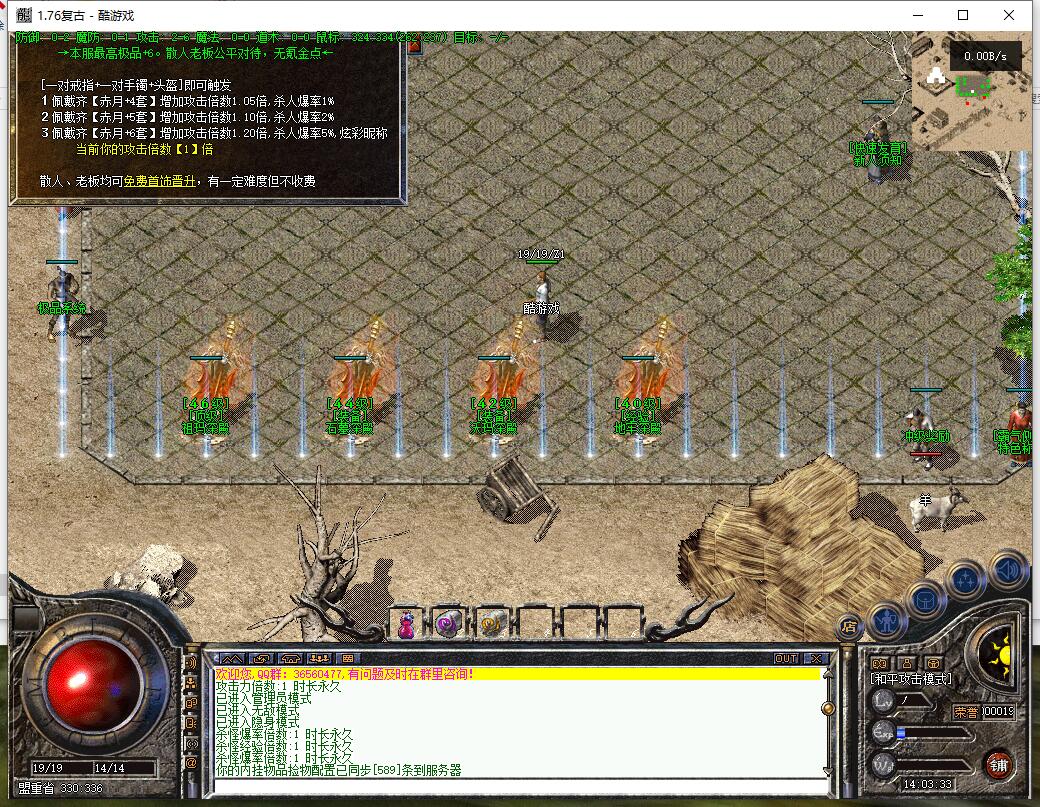The width and height of the screenshot is (1040, 807).
Task: Select the yellow scroll belt slot
Action: coord(492,624)
